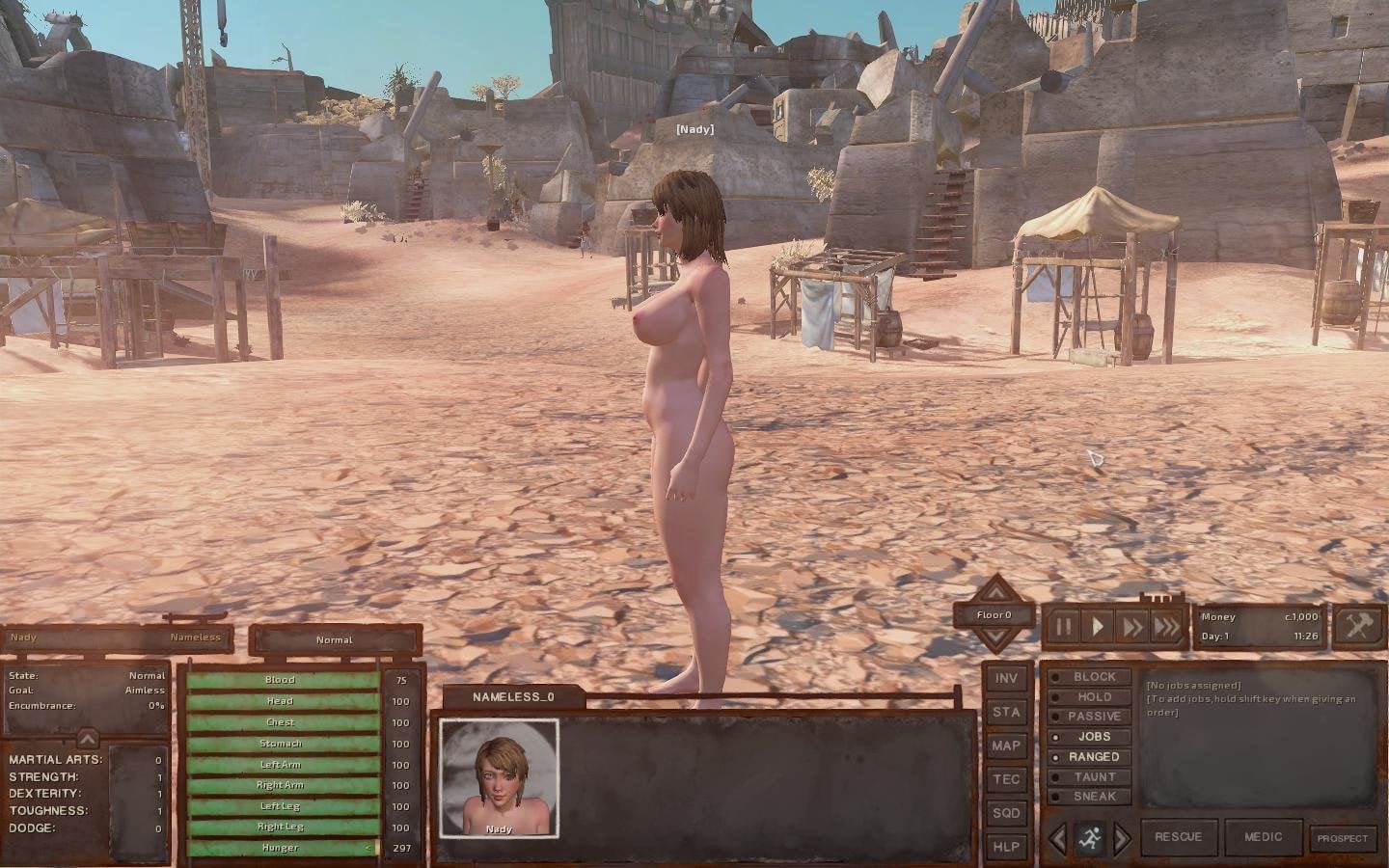Viewport: 1389px width, 868px height.
Task: Click the RESCUE button
Action: (1179, 837)
